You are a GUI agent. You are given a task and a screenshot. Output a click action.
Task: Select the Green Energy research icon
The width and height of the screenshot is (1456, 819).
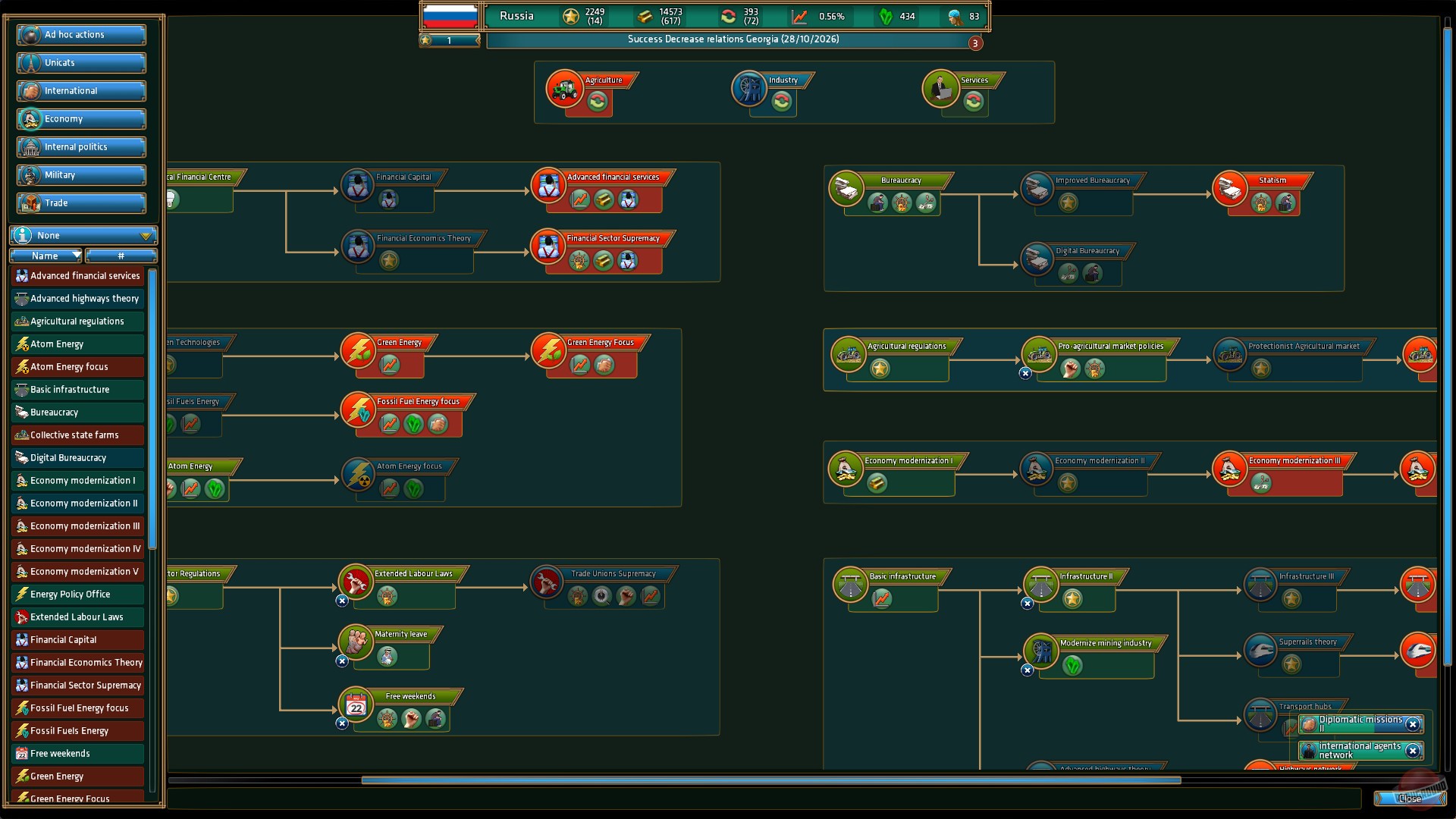[x=358, y=351]
